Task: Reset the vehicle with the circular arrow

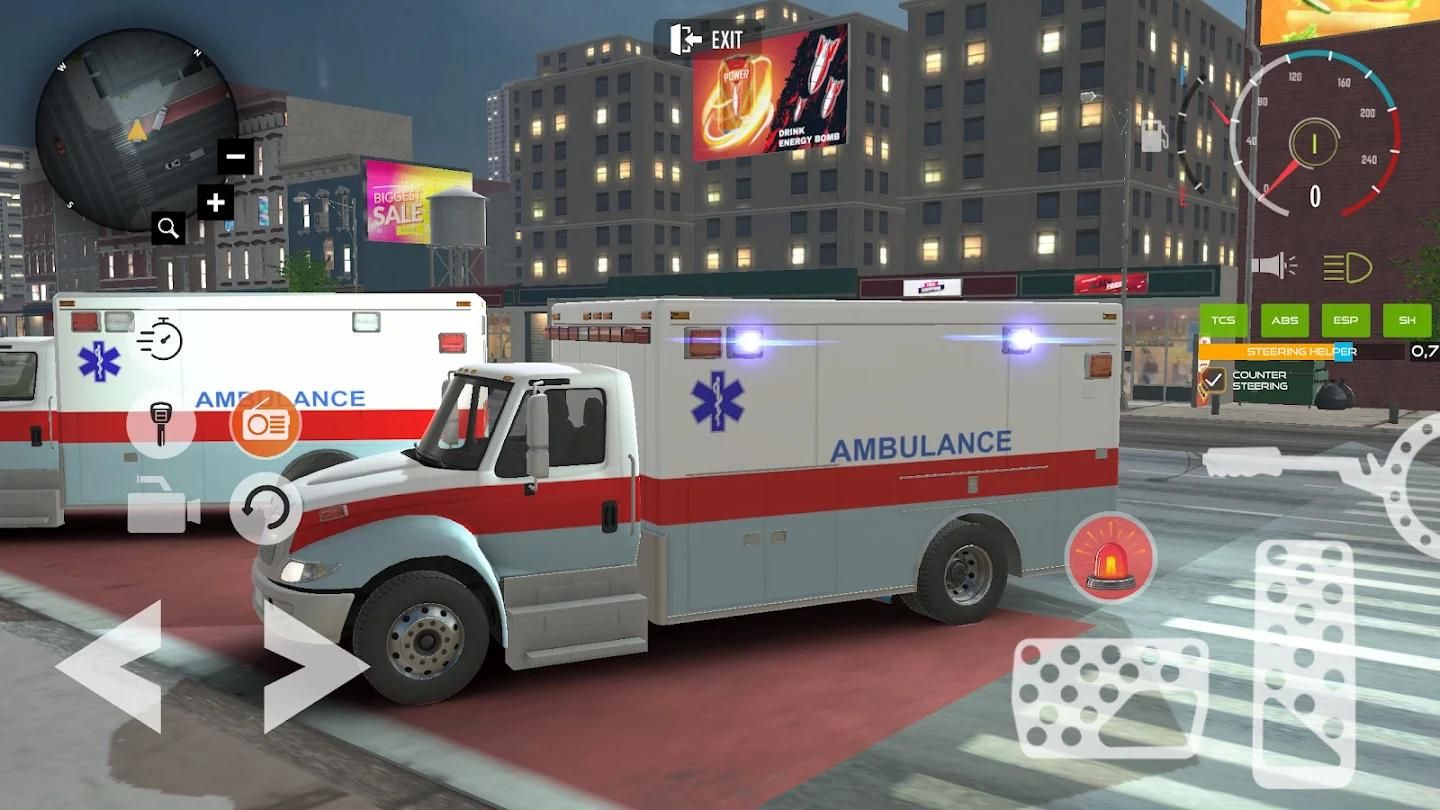Action: pyautogui.click(x=266, y=508)
